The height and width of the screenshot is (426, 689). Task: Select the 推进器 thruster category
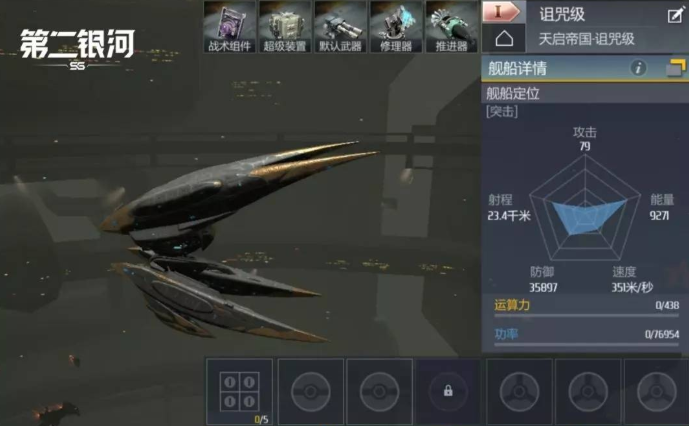point(452,25)
